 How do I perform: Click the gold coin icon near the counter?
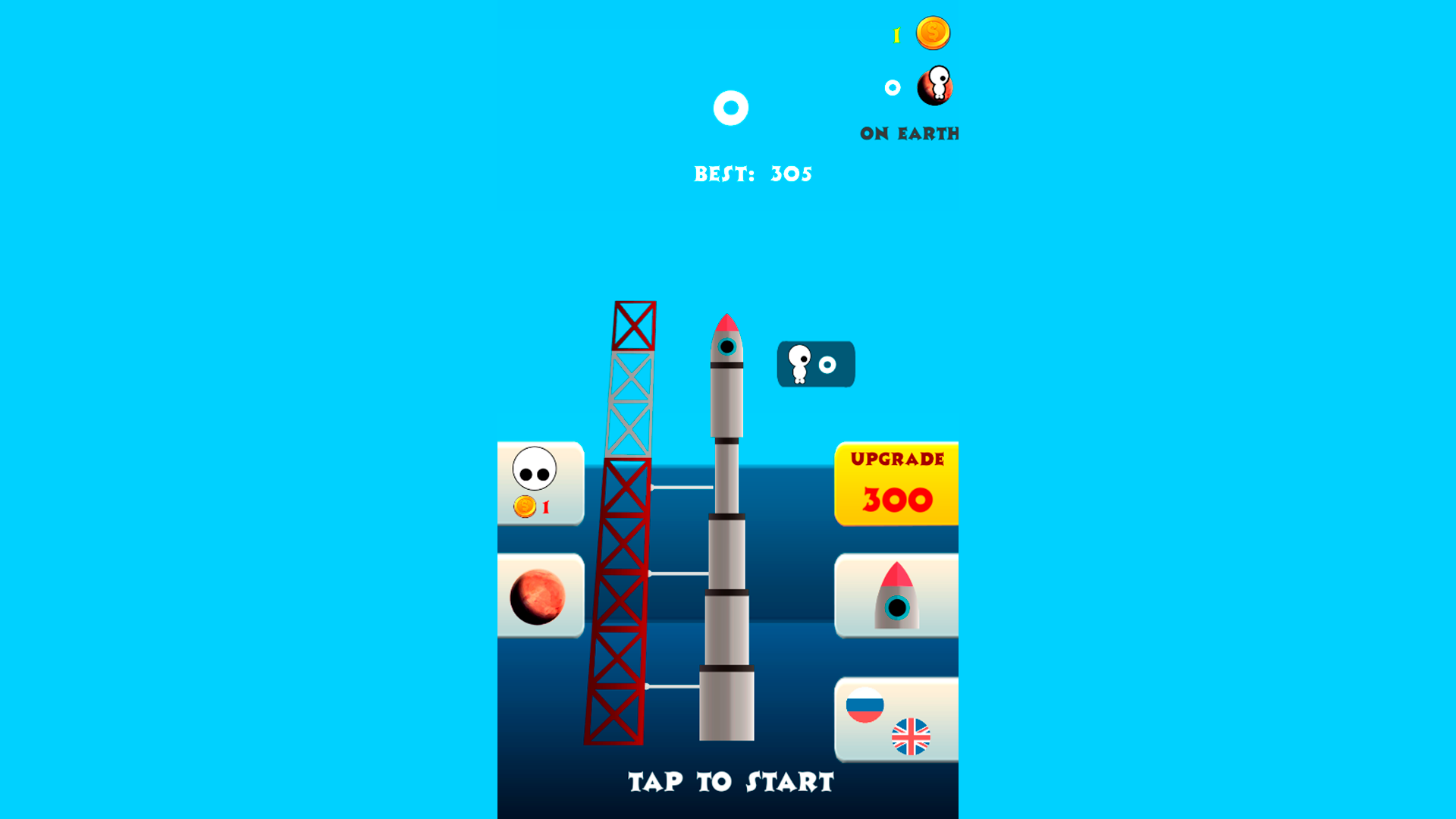click(x=933, y=32)
